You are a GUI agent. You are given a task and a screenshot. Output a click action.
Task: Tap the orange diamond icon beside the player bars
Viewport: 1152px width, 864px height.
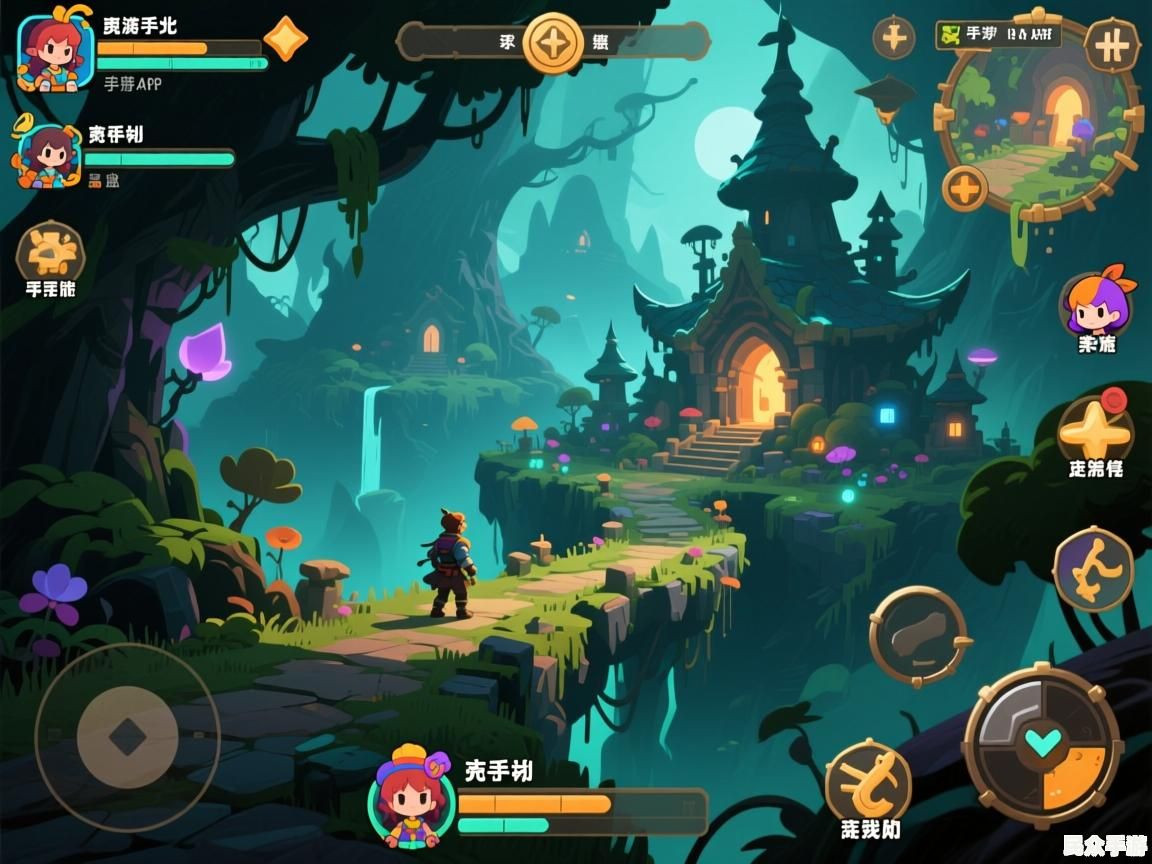[286, 39]
